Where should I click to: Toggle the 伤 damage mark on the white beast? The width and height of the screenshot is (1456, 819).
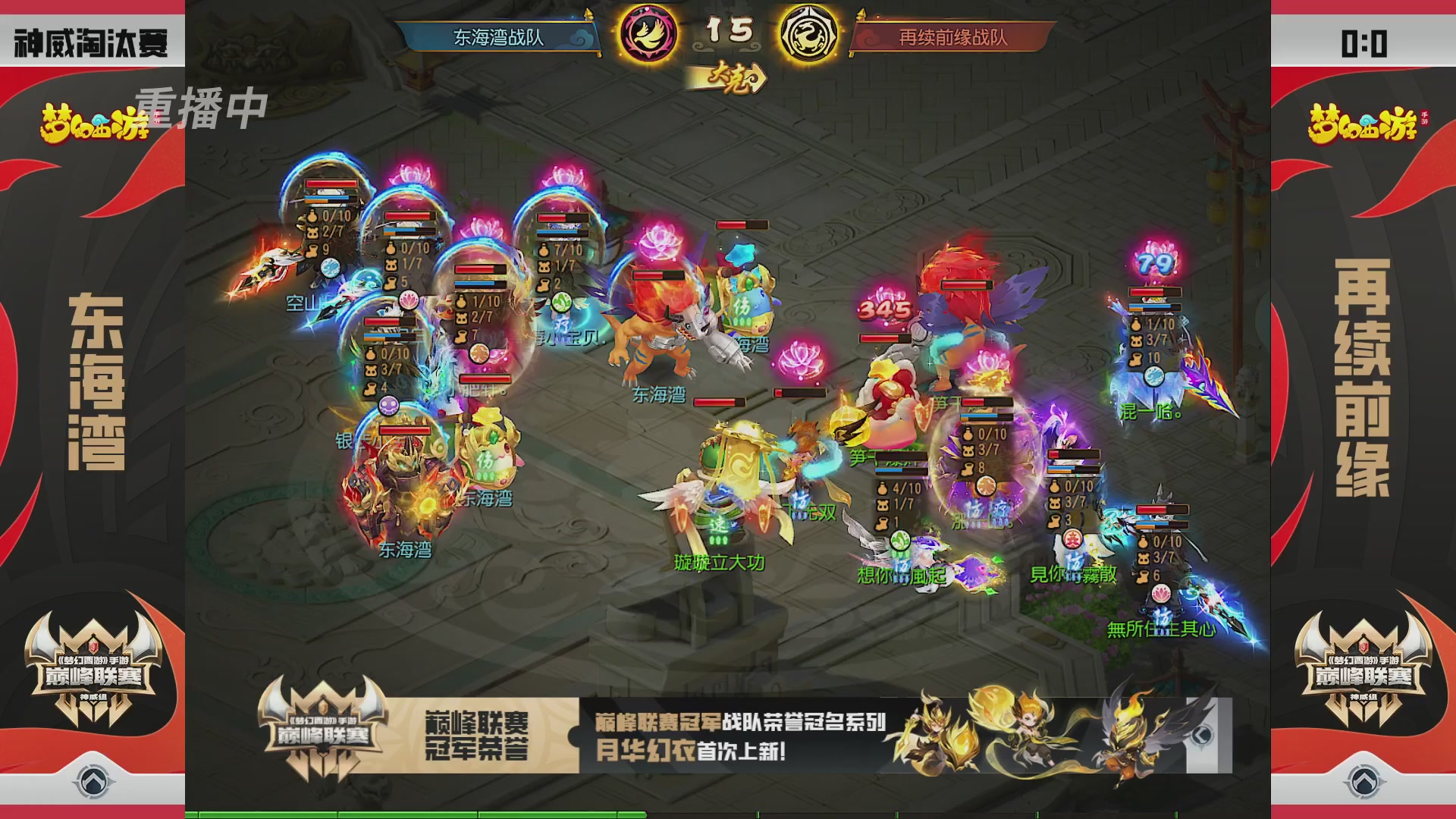(742, 307)
